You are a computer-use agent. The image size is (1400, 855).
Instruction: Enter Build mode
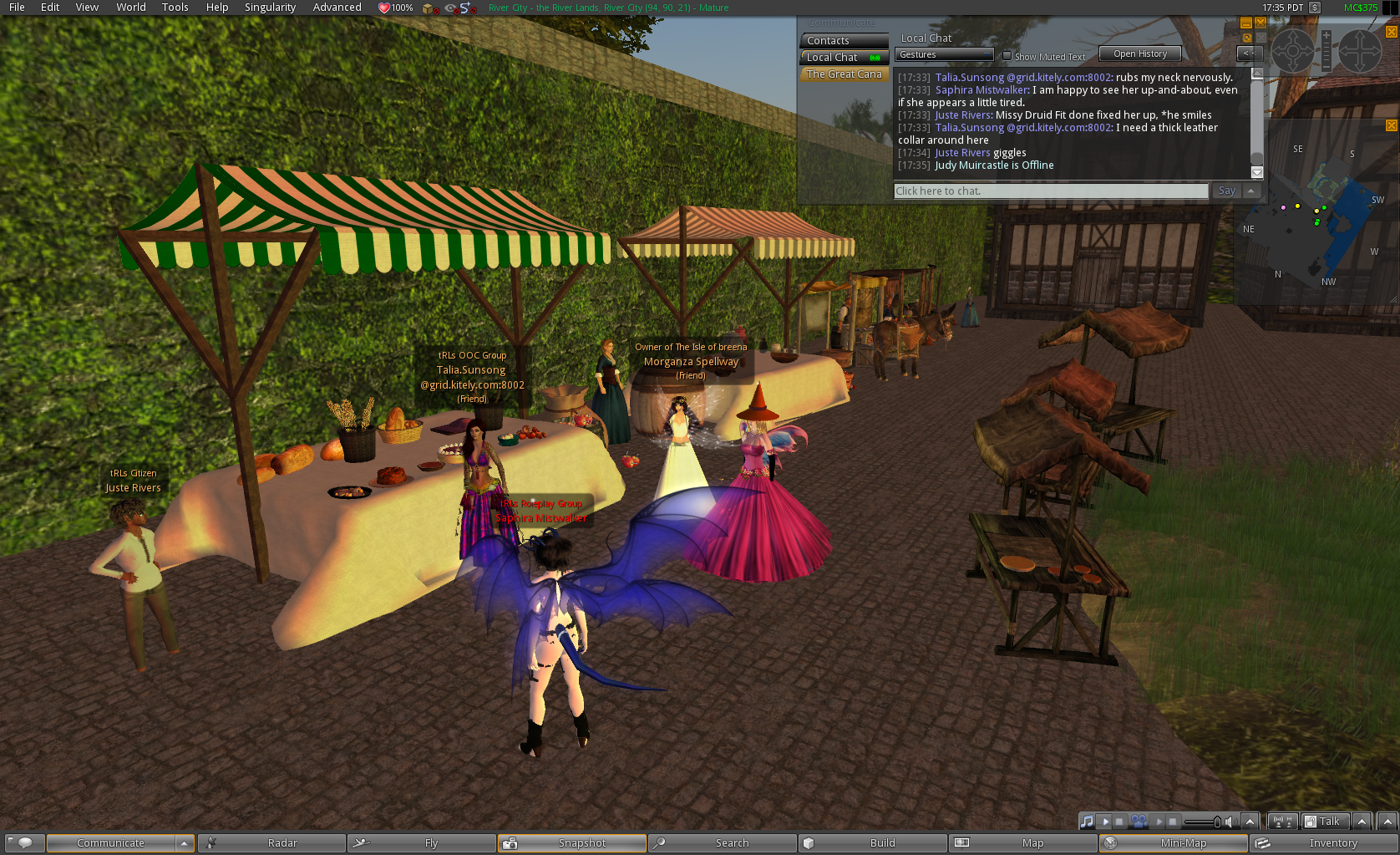point(873,843)
